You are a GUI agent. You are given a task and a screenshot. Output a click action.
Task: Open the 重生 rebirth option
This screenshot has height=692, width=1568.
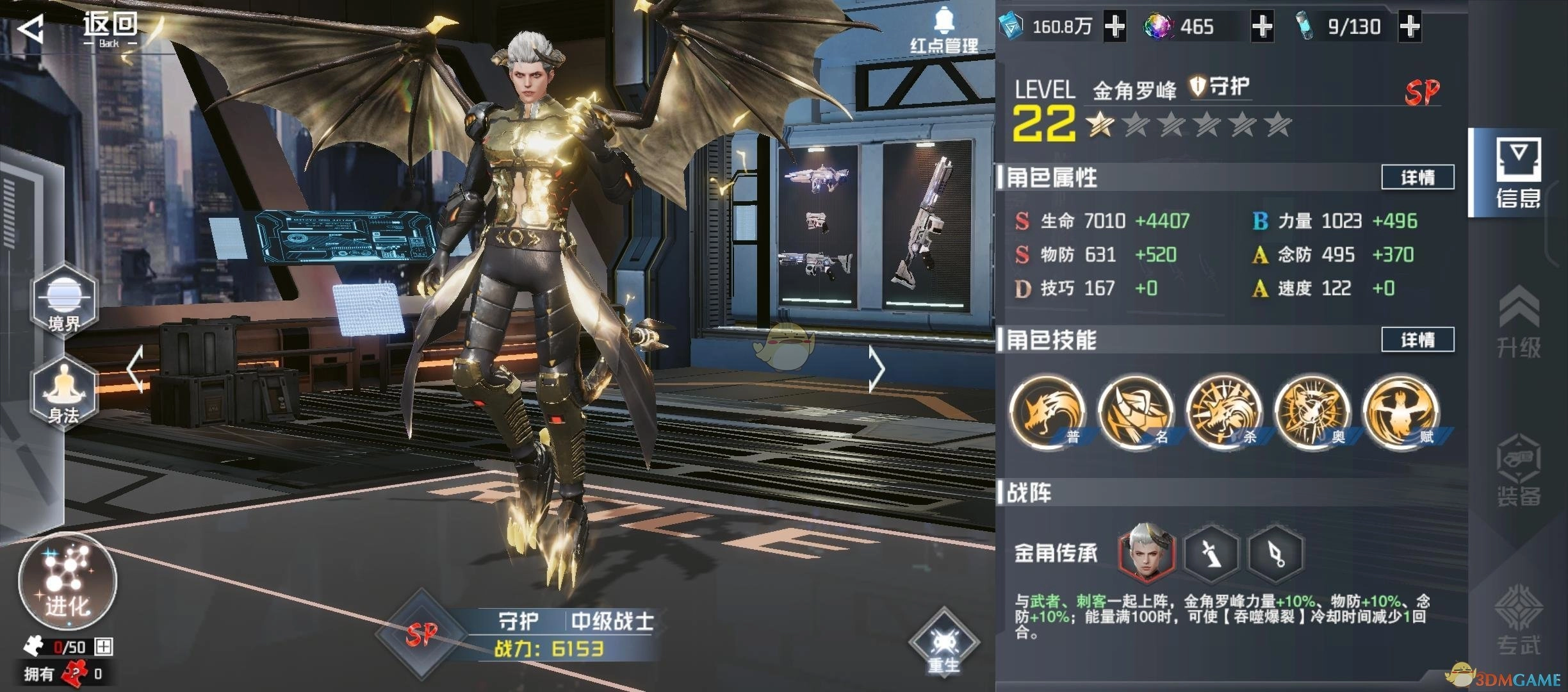pos(943,644)
